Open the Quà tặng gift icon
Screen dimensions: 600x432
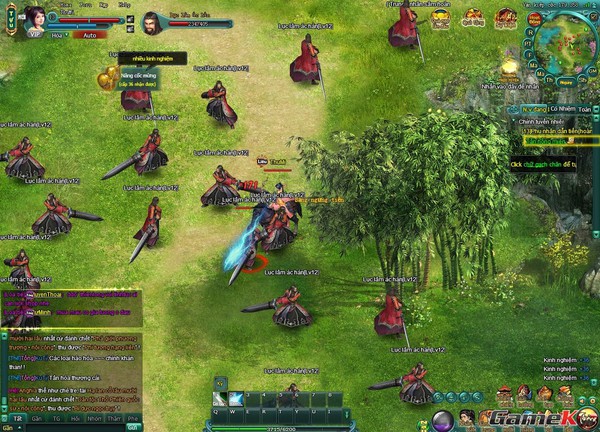pyautogui.click(x=474, y=18)
